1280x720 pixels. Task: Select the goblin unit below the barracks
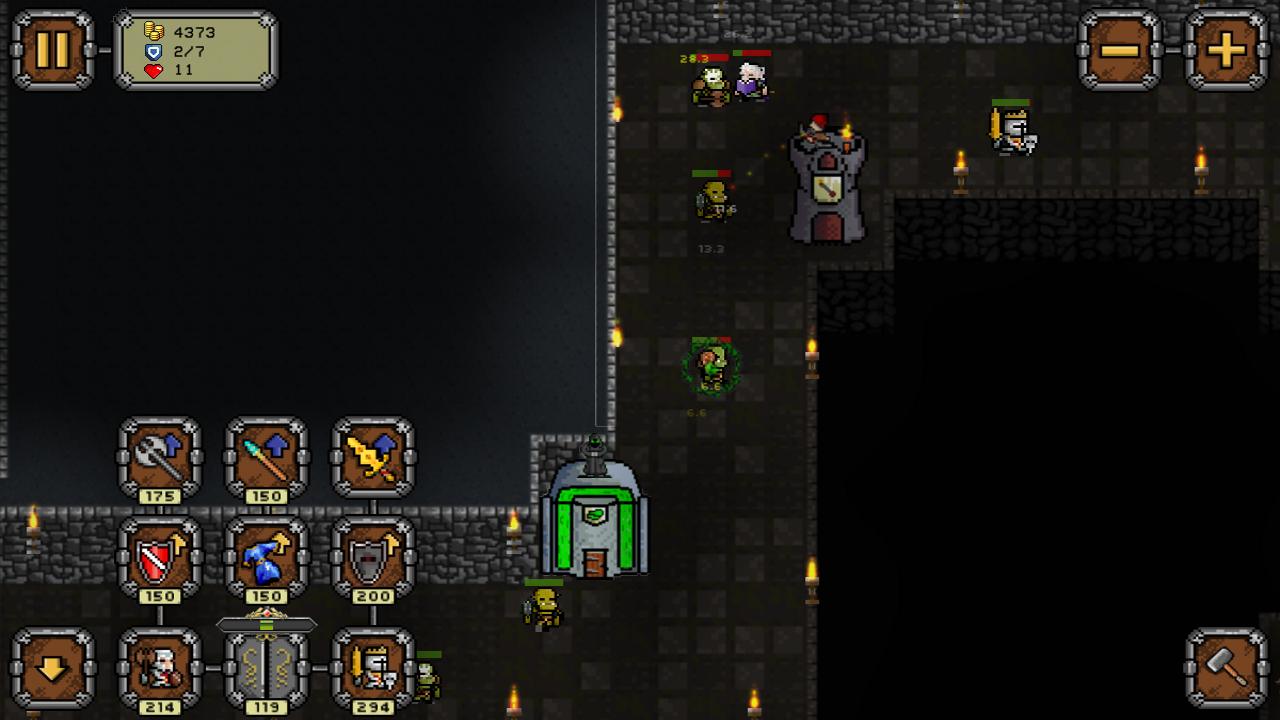543,605
